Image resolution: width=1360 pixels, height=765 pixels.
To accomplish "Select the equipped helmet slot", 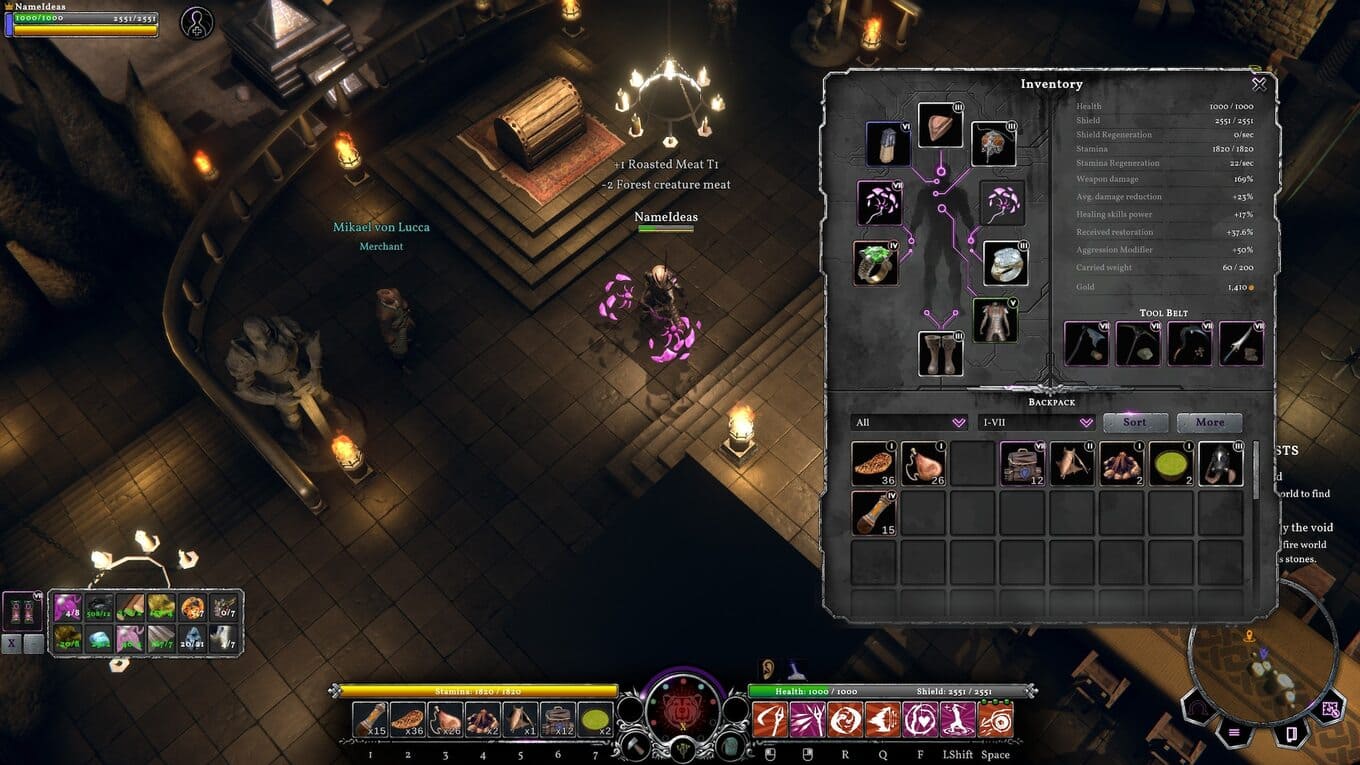I will [x=940, y=125].
